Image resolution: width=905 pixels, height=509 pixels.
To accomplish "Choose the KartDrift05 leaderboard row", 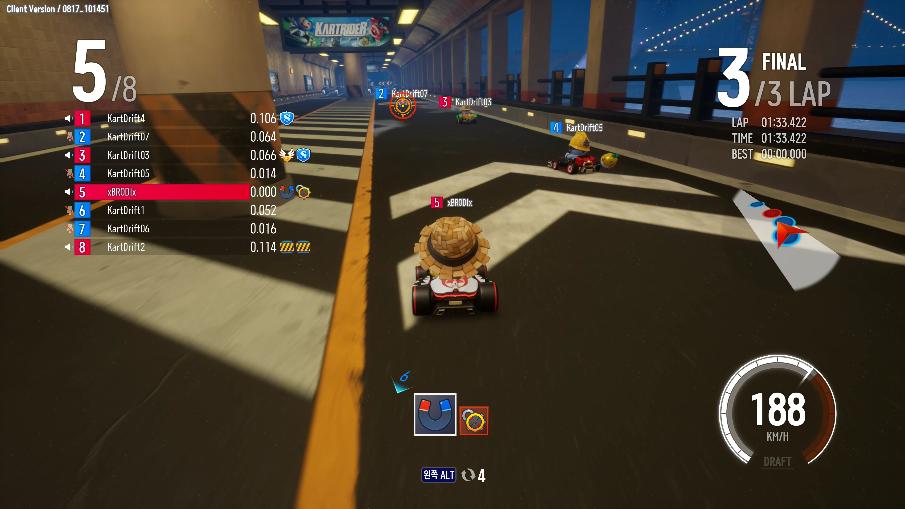I will tap(160, 174).
